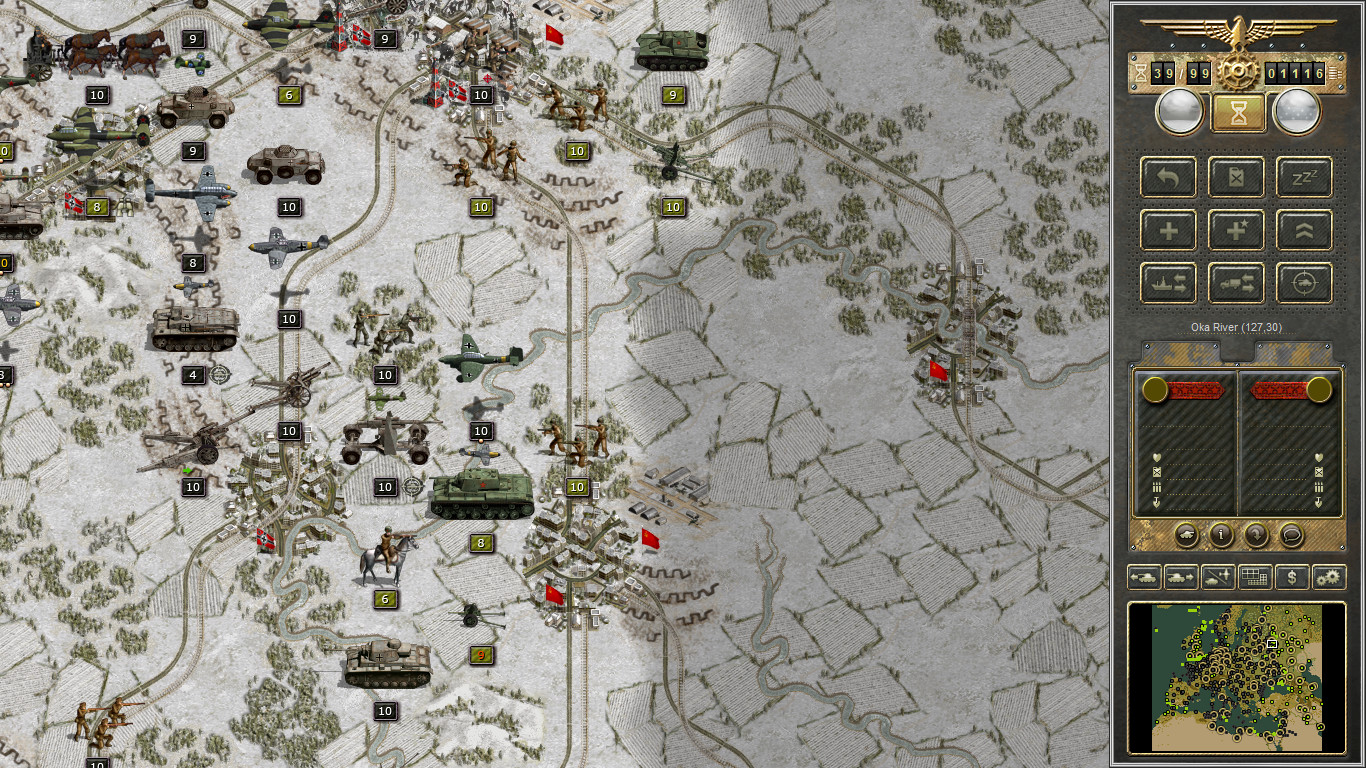This screenshot has width=1366, height=768.
Task: Open messages with the chat bubble button
Action: pos(1291,535)
